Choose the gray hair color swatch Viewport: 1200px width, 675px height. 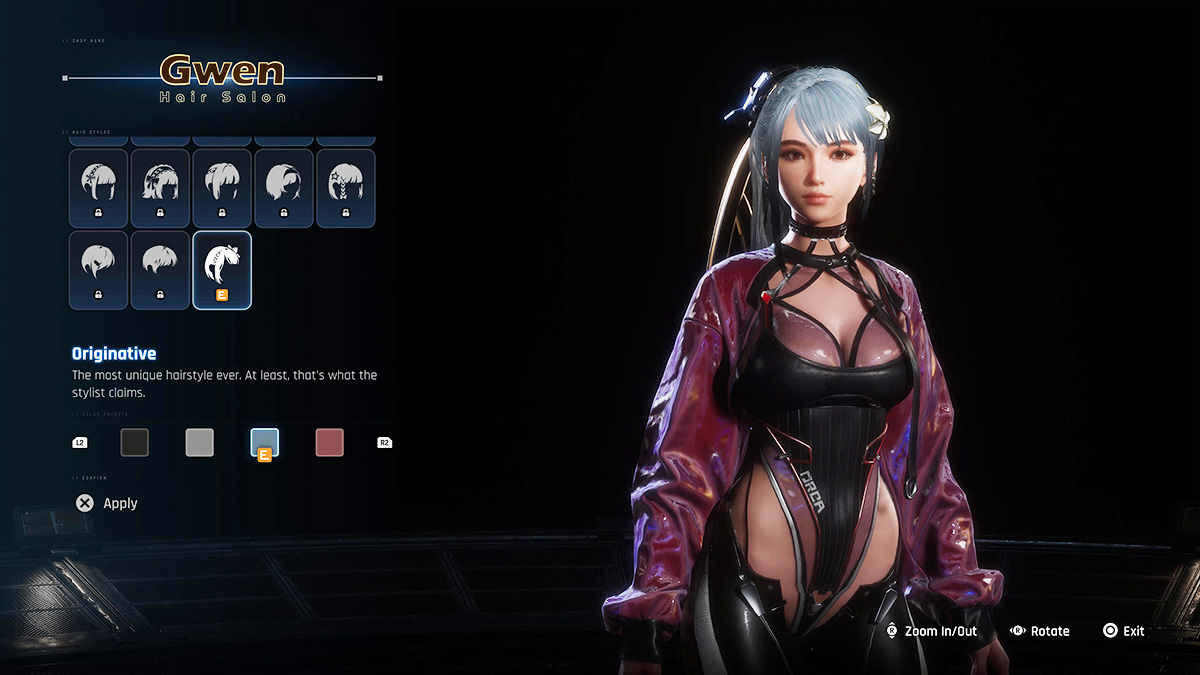tap(200, 442)
